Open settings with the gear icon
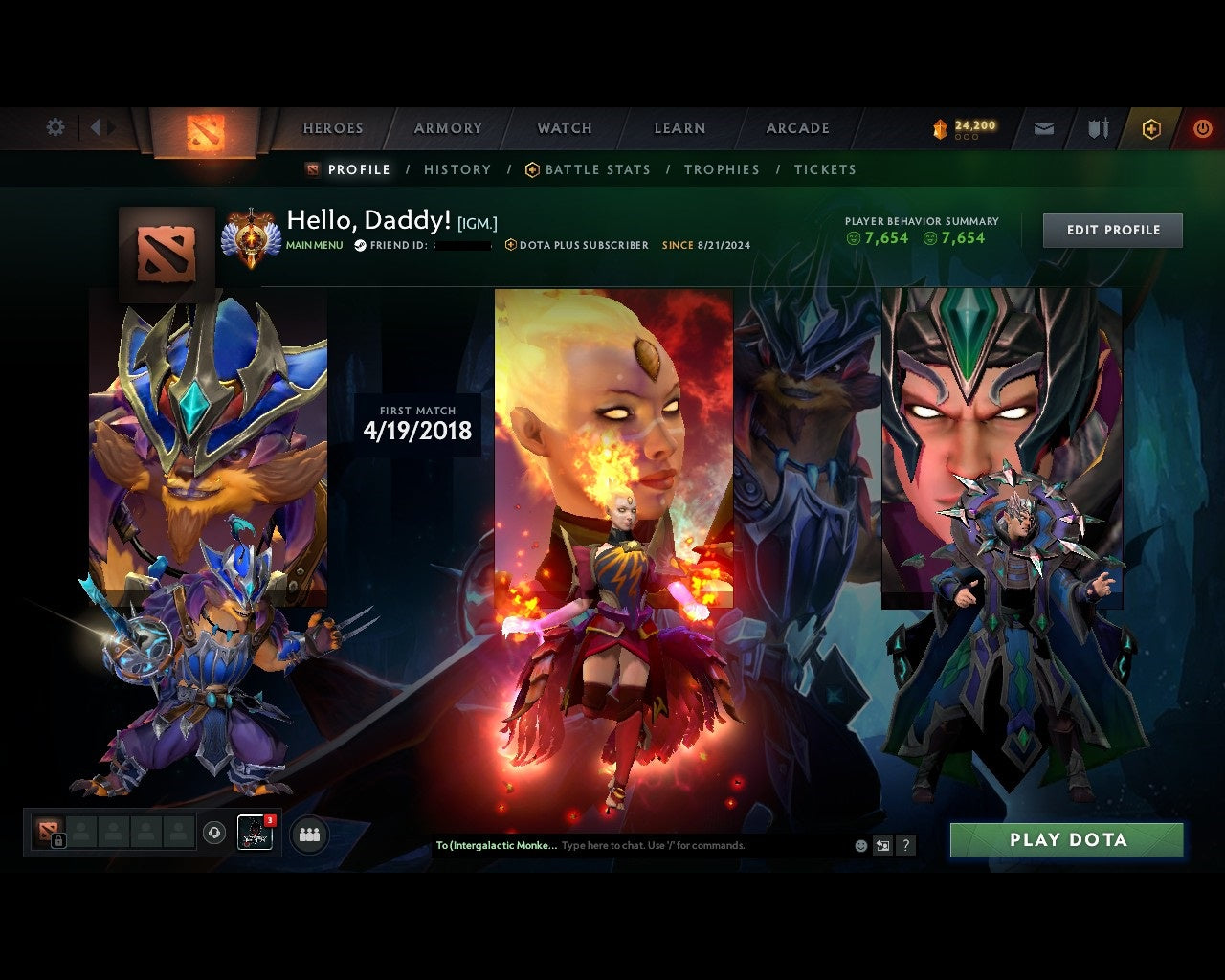Image resolution: width=1225 pixels, height=980 pixels. (x=56, y=126)
